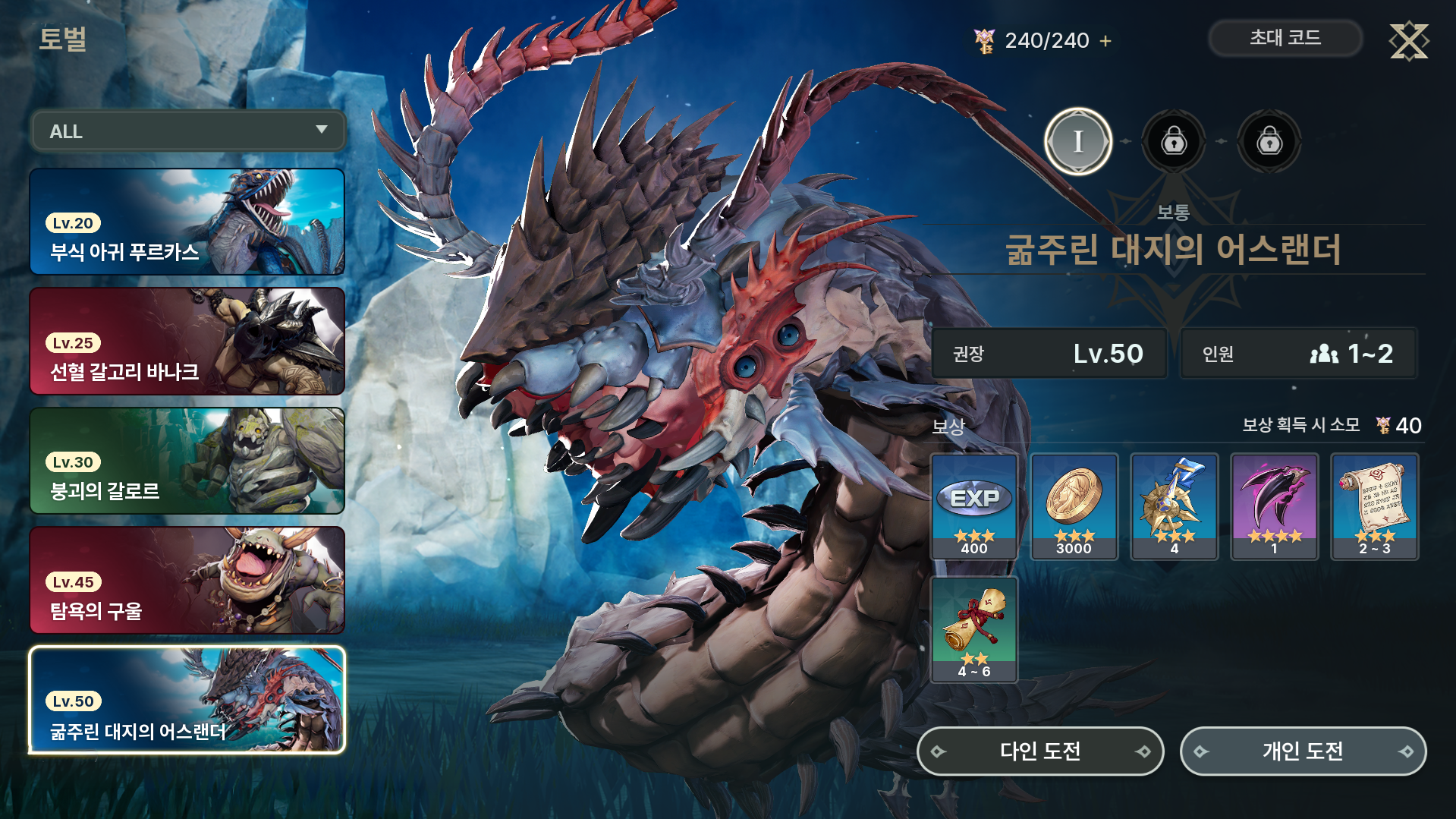Select the Lv.50 굶주린 대지의 어스랜더 boss

click(x=187, y=700)
